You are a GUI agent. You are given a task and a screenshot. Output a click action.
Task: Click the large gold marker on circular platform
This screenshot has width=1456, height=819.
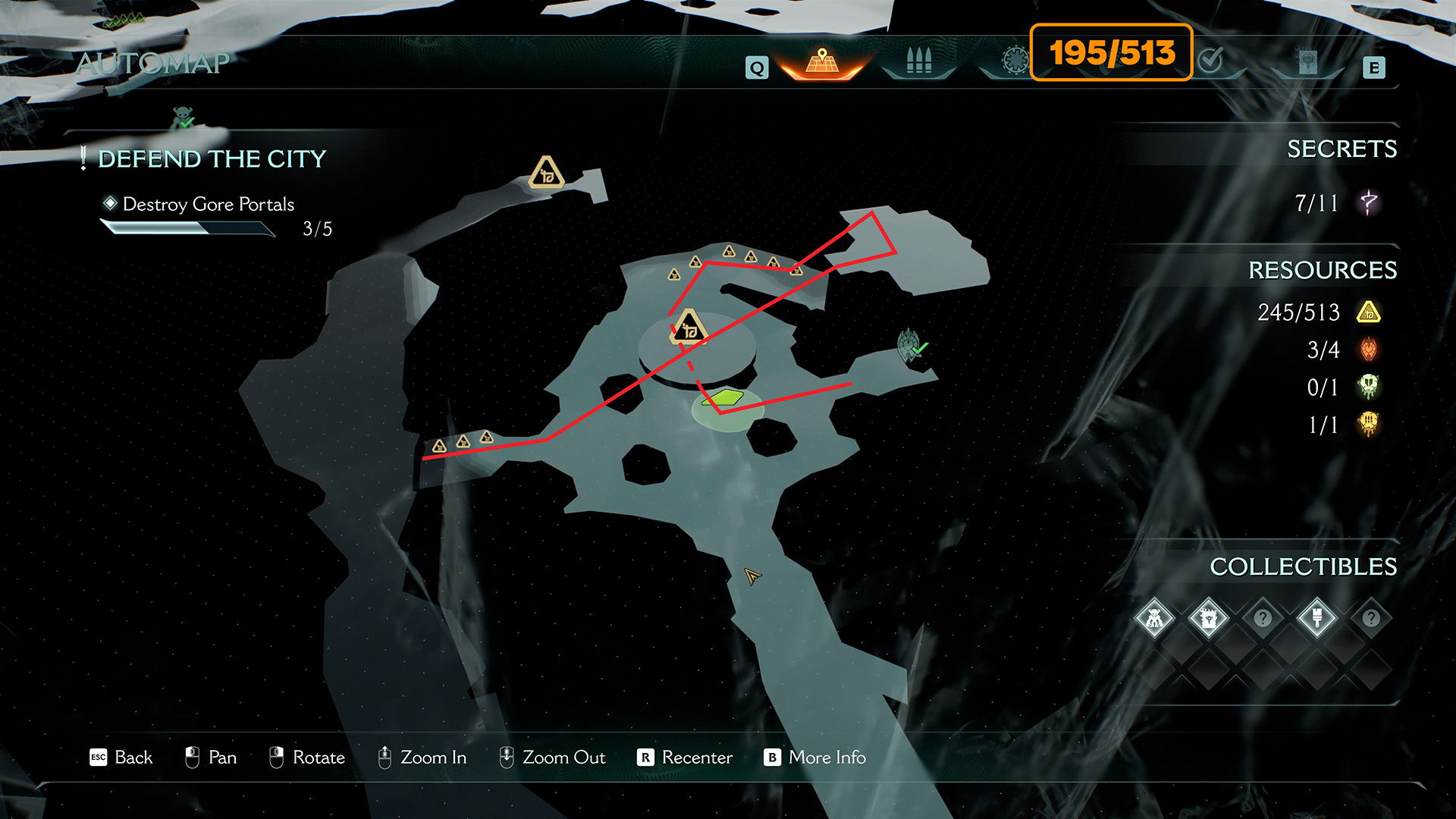click(x=689, y=328)
